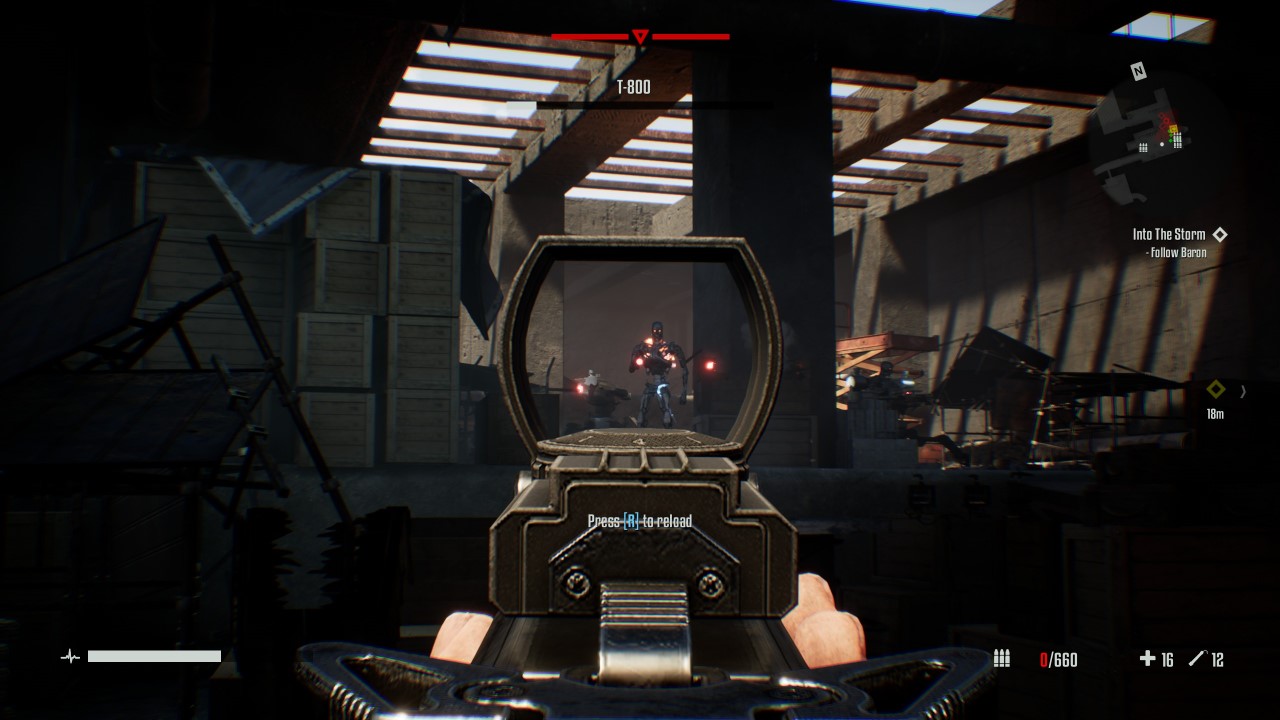Click the Press R to reload prompt
This screenshot has height=720, width=1280.
[640, 521]
